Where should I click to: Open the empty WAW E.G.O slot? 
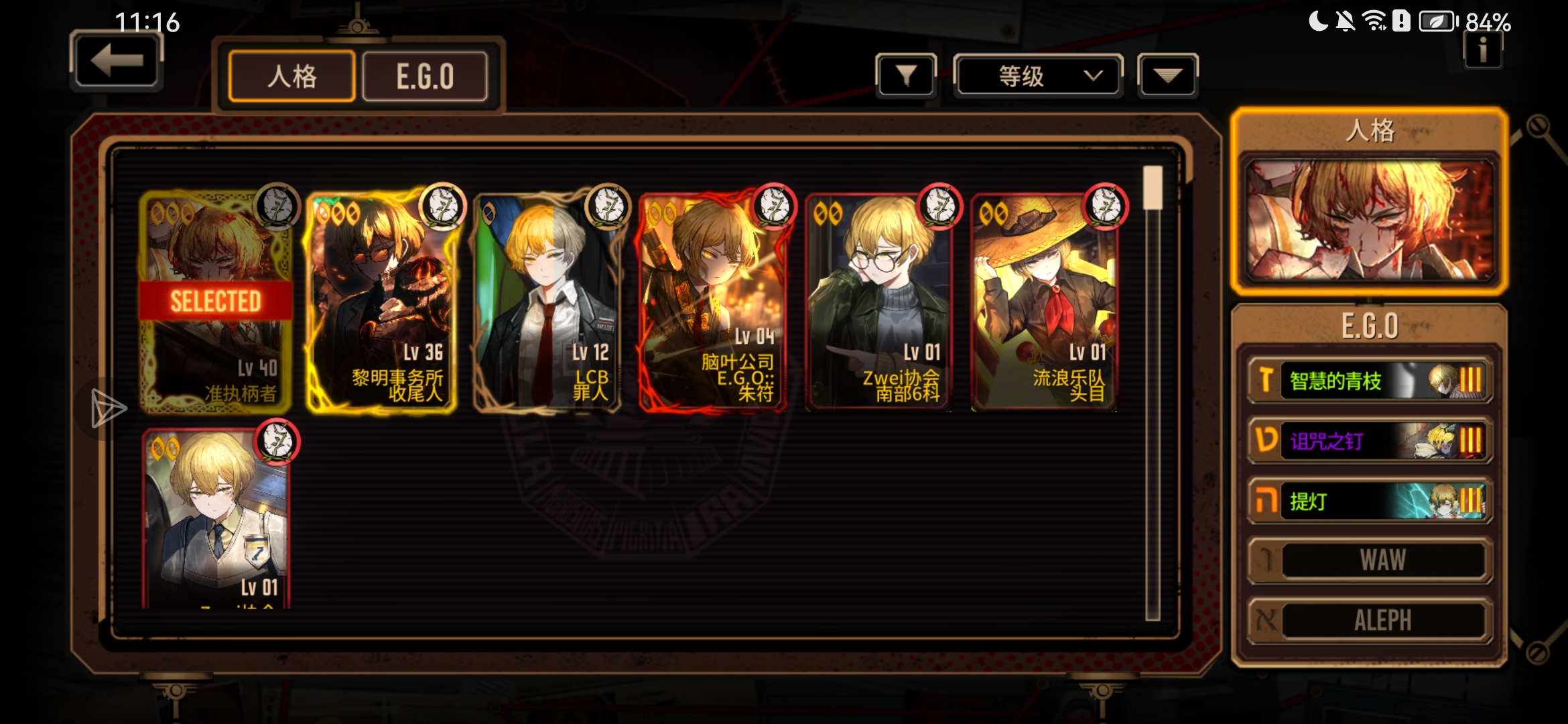(1369, 560)
